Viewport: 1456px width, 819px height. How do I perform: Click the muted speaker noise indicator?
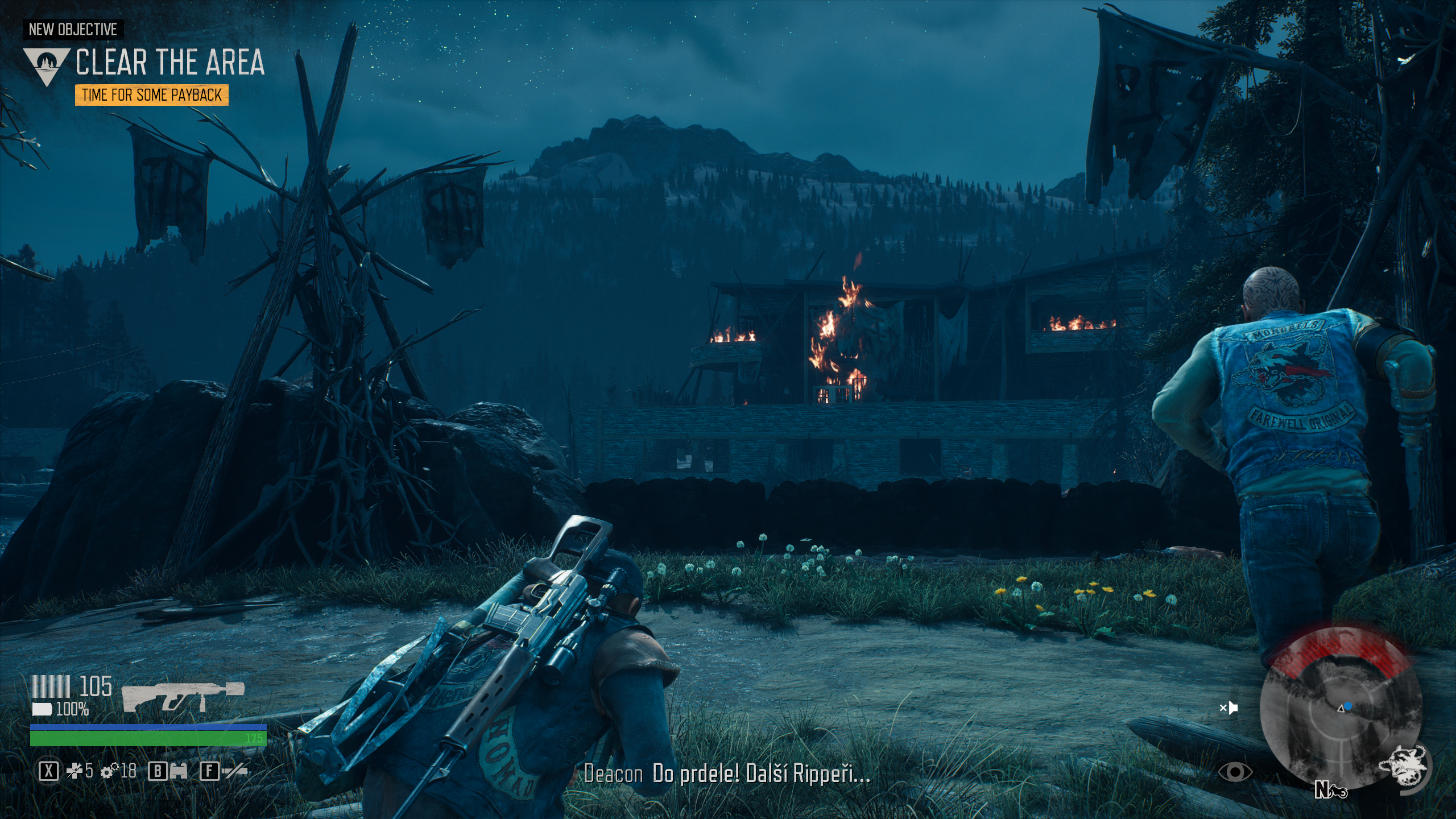pos(1229,708)
